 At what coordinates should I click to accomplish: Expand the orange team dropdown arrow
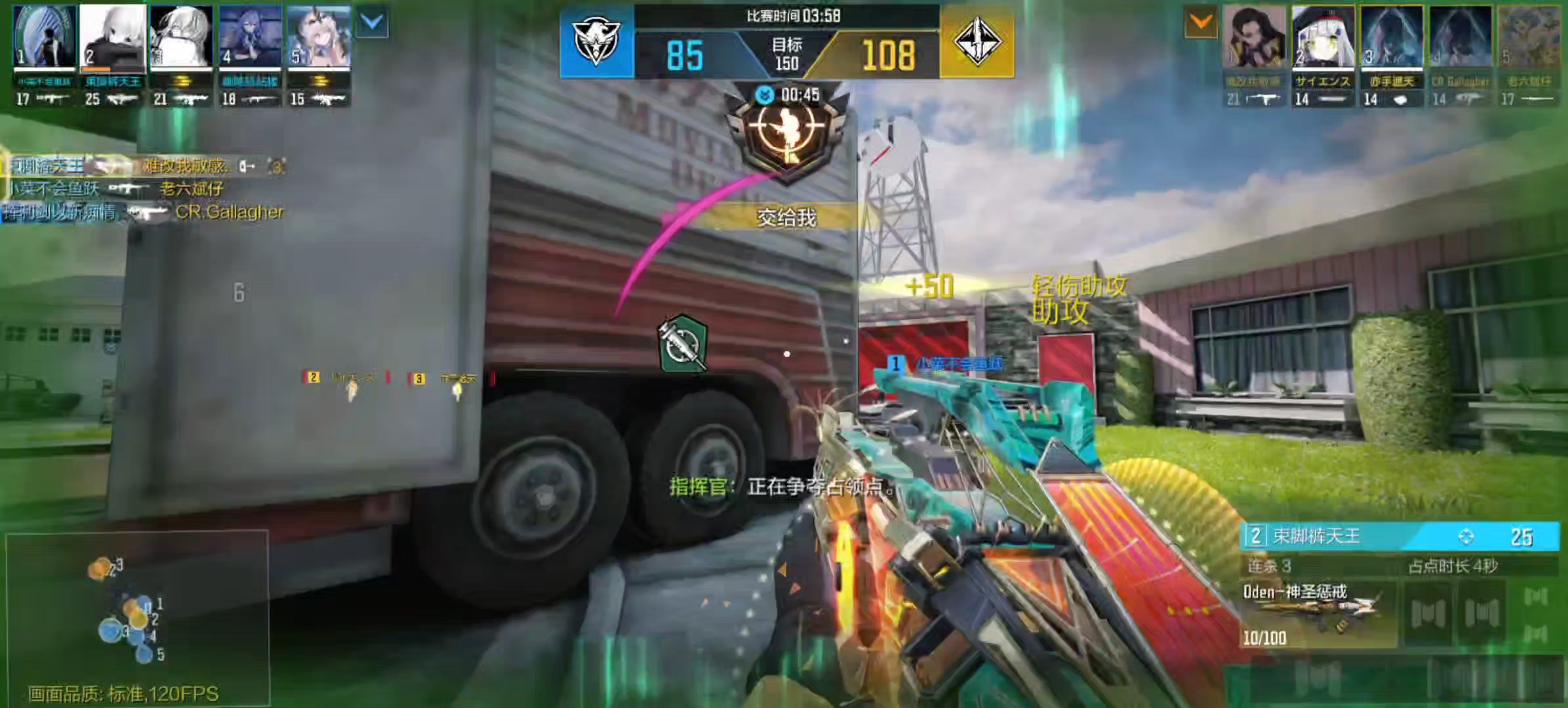(x=1201, y=23)
